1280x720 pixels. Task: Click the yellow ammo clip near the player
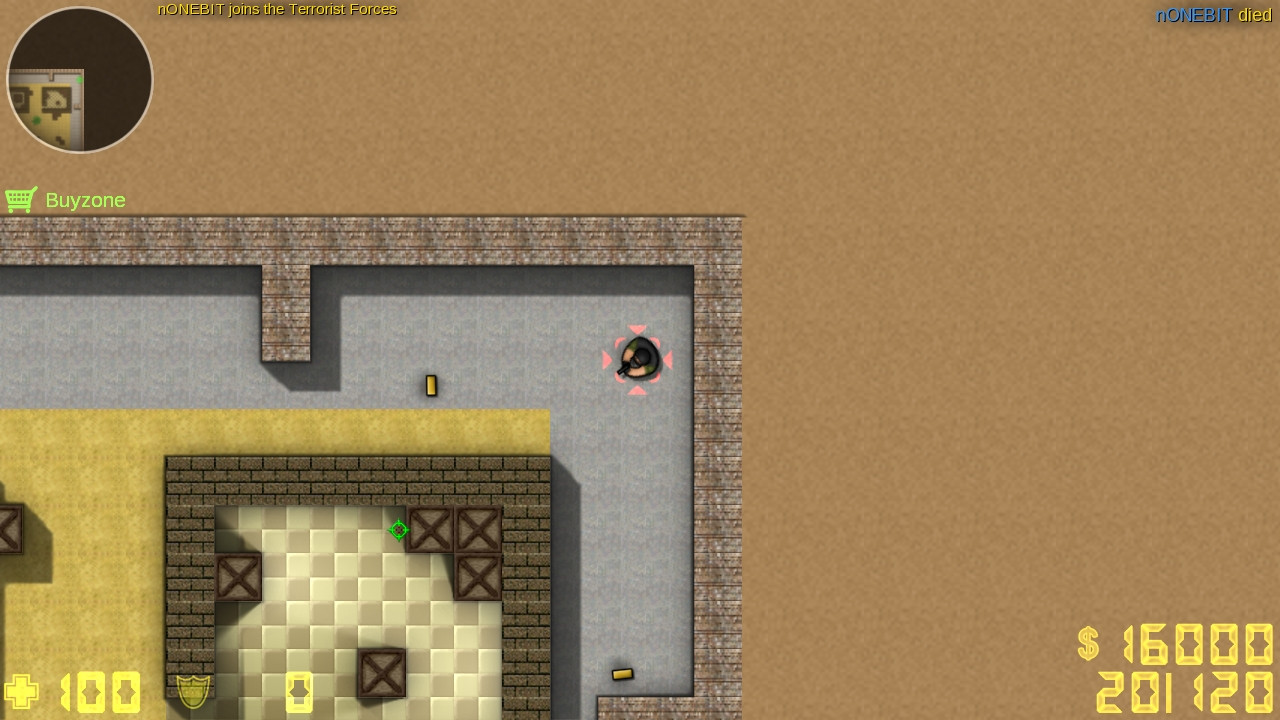pyautogui.click(x=431, y=385)
